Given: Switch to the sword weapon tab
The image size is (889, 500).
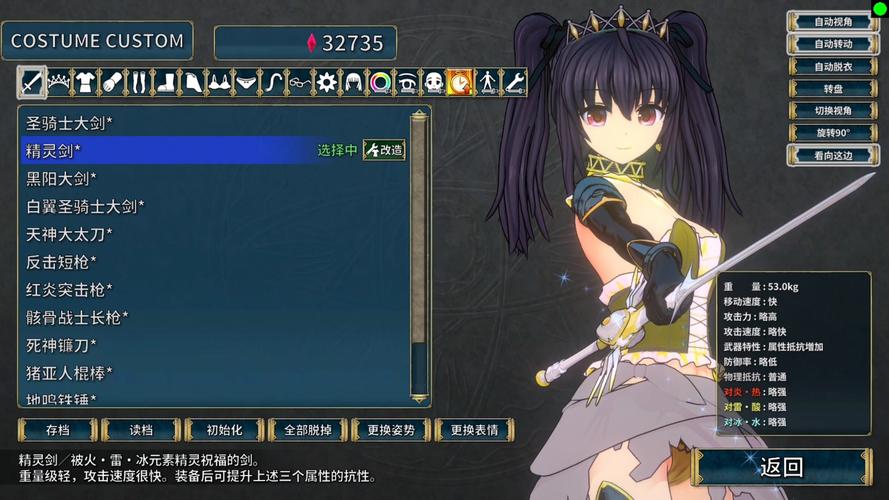Looking at the screenshot, I should click(32, 81).
